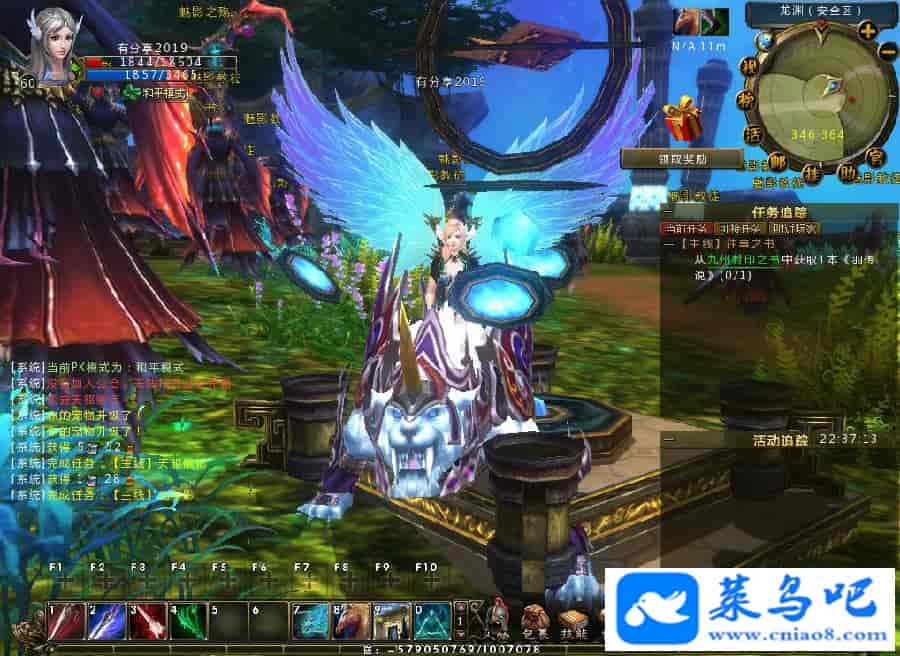Open the red gift box icon

(x=684, y=119)
